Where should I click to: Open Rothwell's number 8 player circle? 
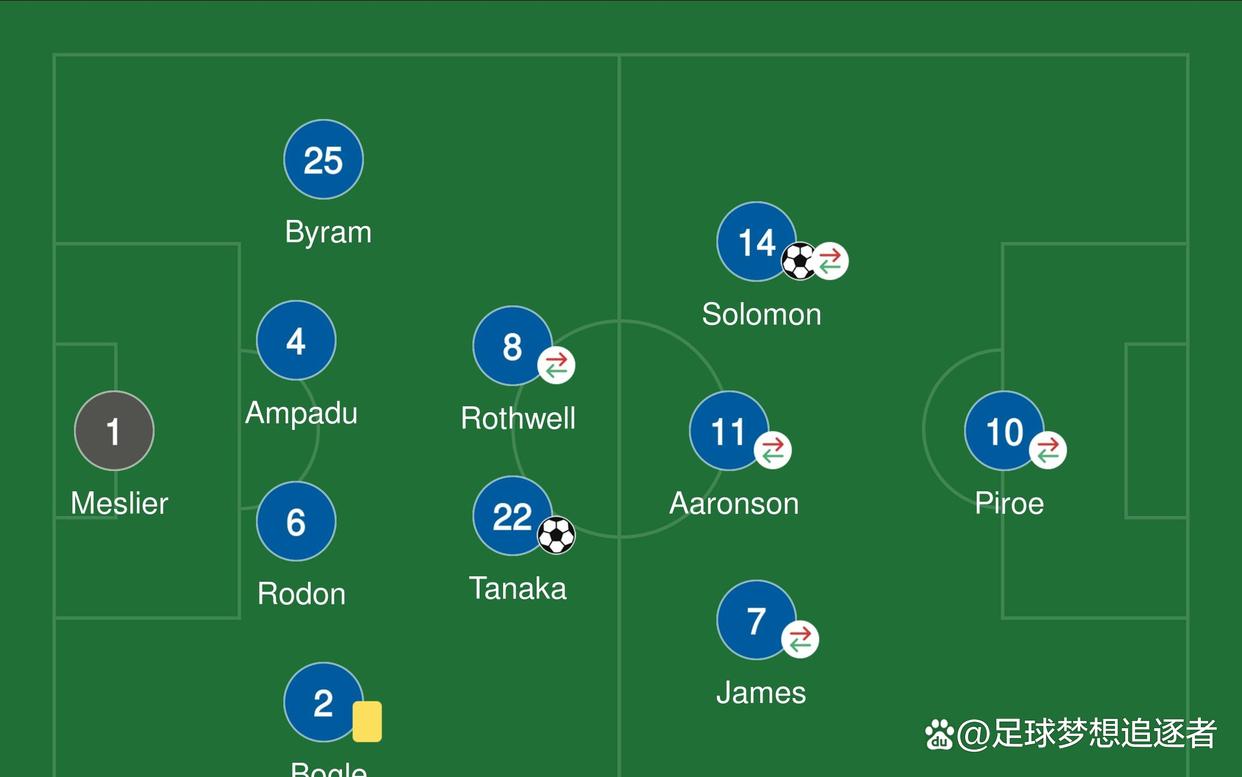pos(511,346)
